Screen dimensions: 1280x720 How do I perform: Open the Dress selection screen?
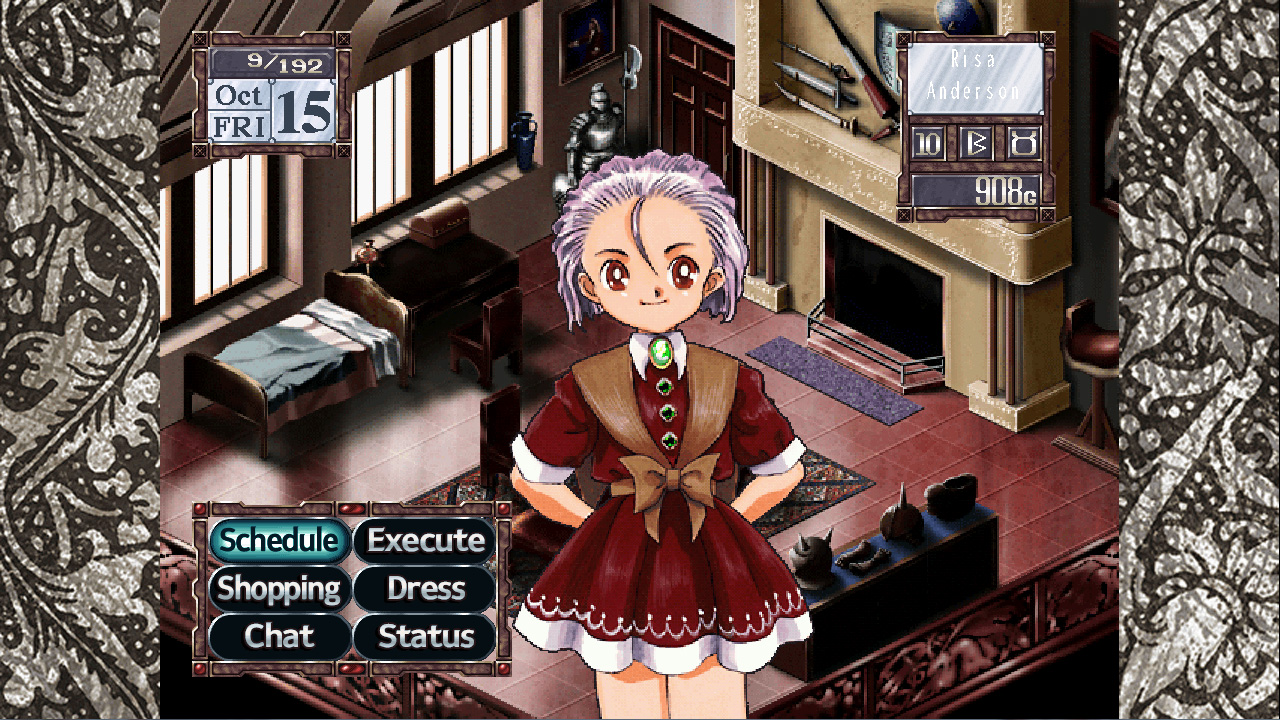tap(424, 589)
